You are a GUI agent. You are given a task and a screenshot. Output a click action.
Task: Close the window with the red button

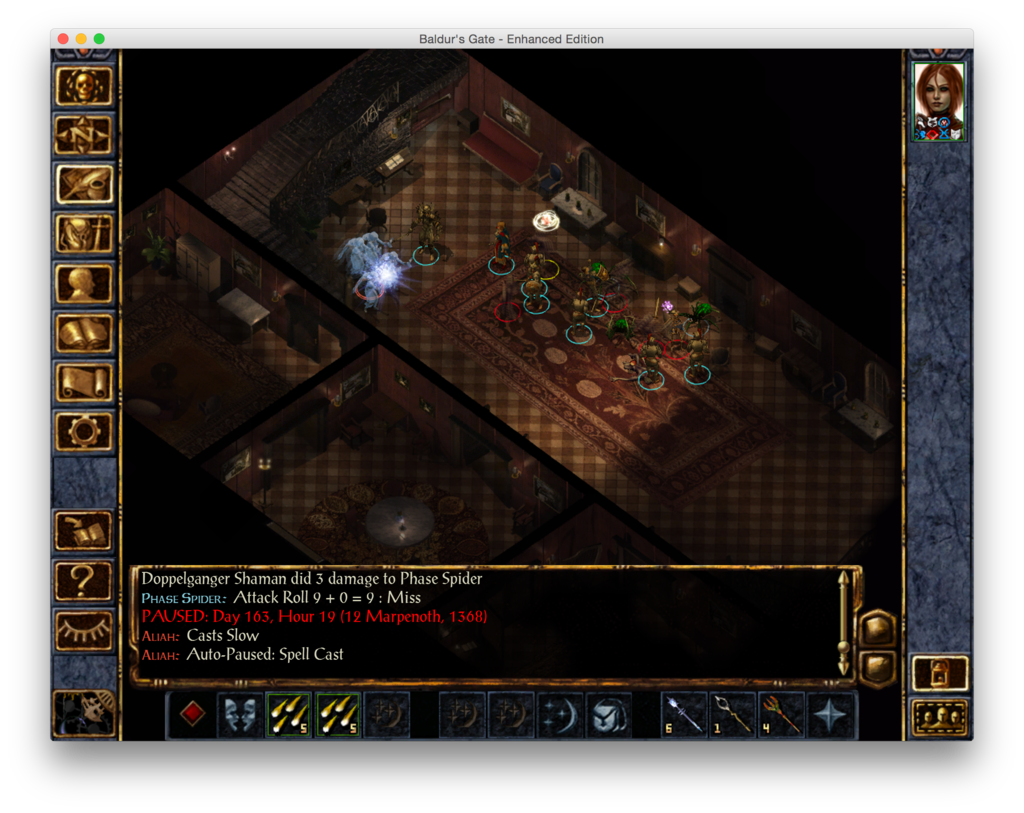(x=63, y=39)
